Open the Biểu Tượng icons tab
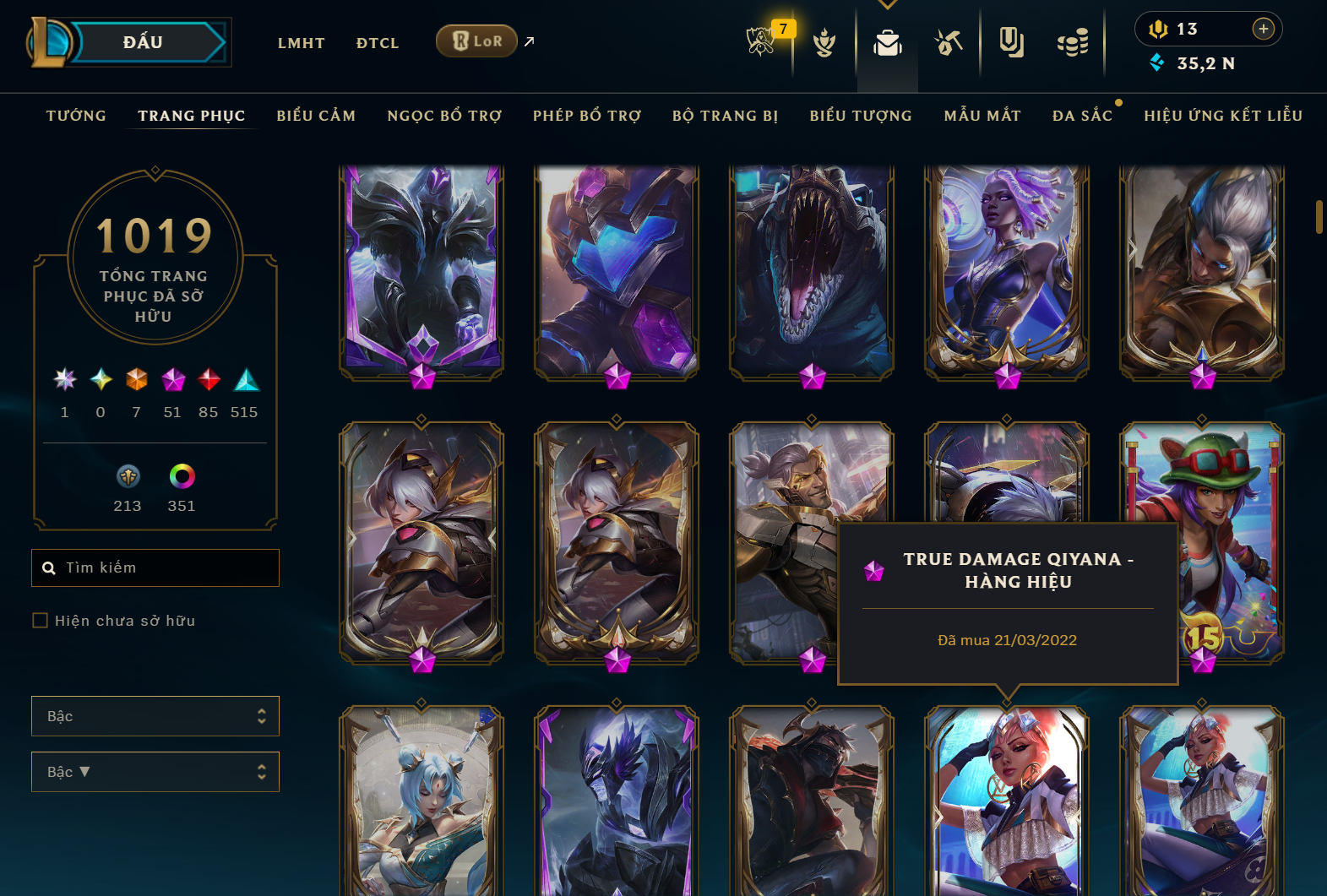 click(x=861, y=116)
